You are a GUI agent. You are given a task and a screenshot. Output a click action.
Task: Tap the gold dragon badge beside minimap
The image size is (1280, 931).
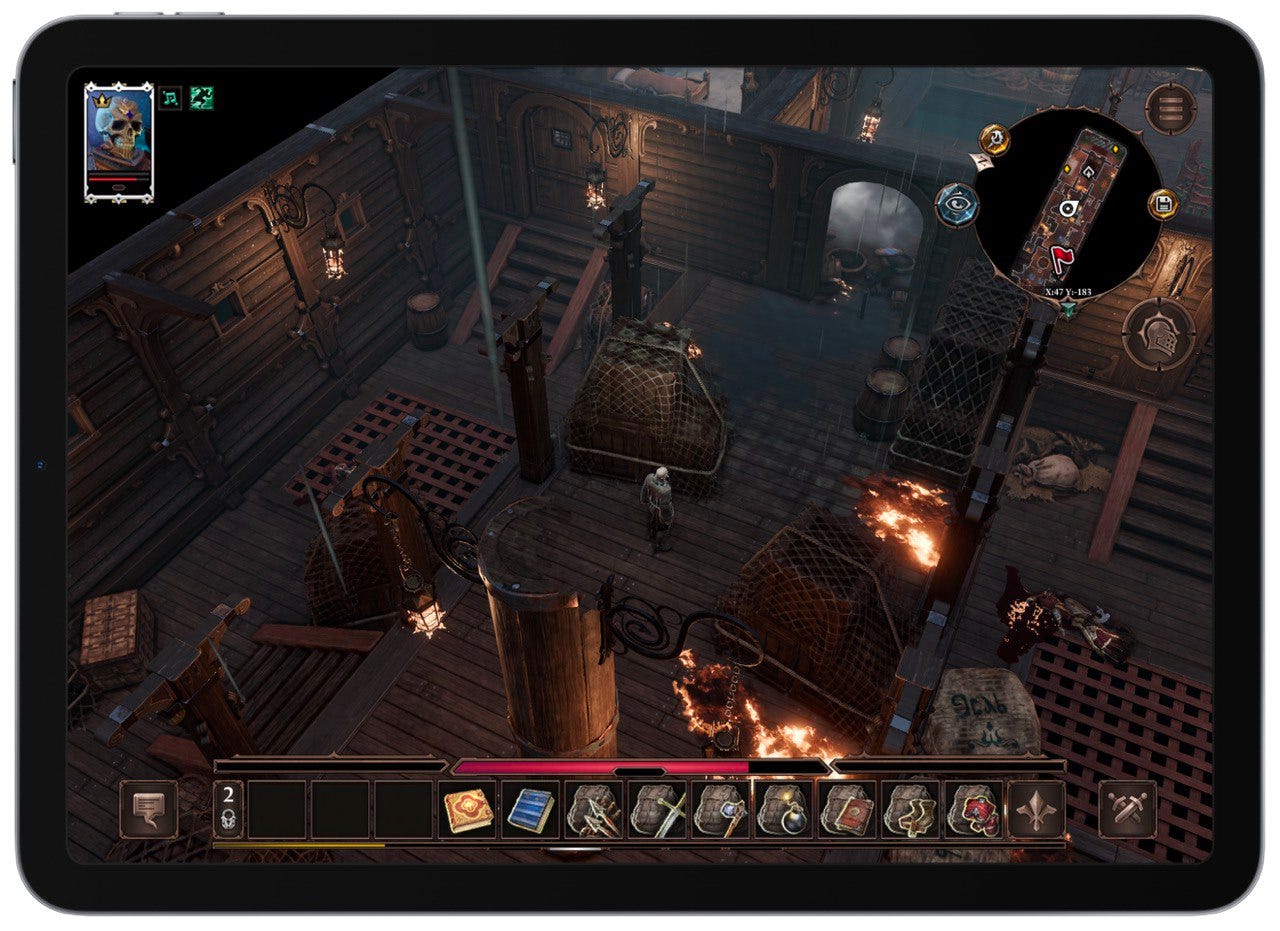pyautogui.click(x=993, y=139)
